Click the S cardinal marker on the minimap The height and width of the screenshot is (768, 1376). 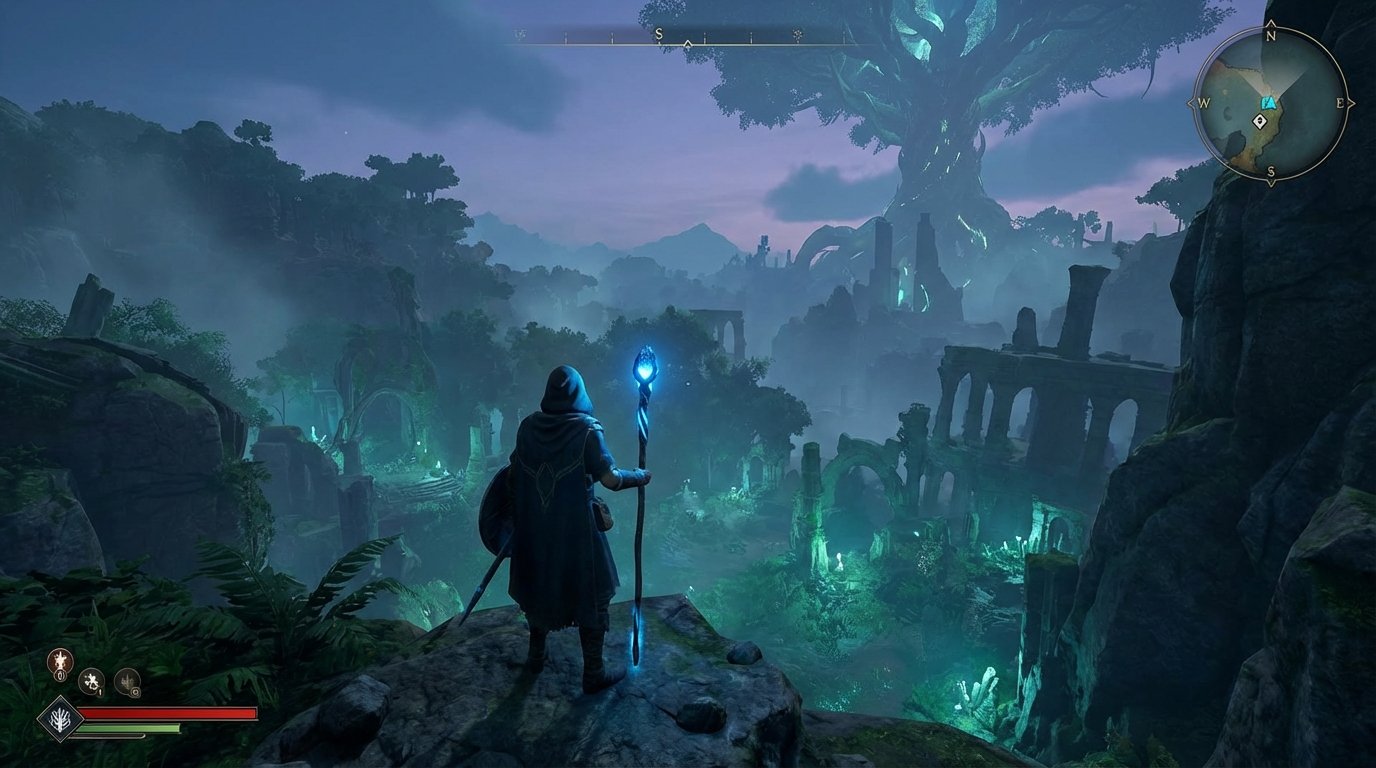(1272, 171)
